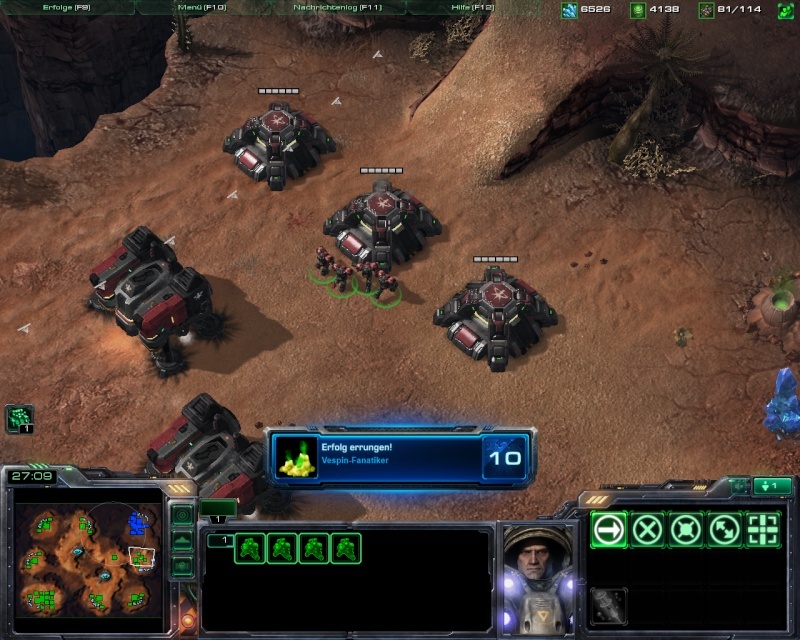Select control group 1 tab
Viewport: 800px width, 640px height.
point(217,509)
